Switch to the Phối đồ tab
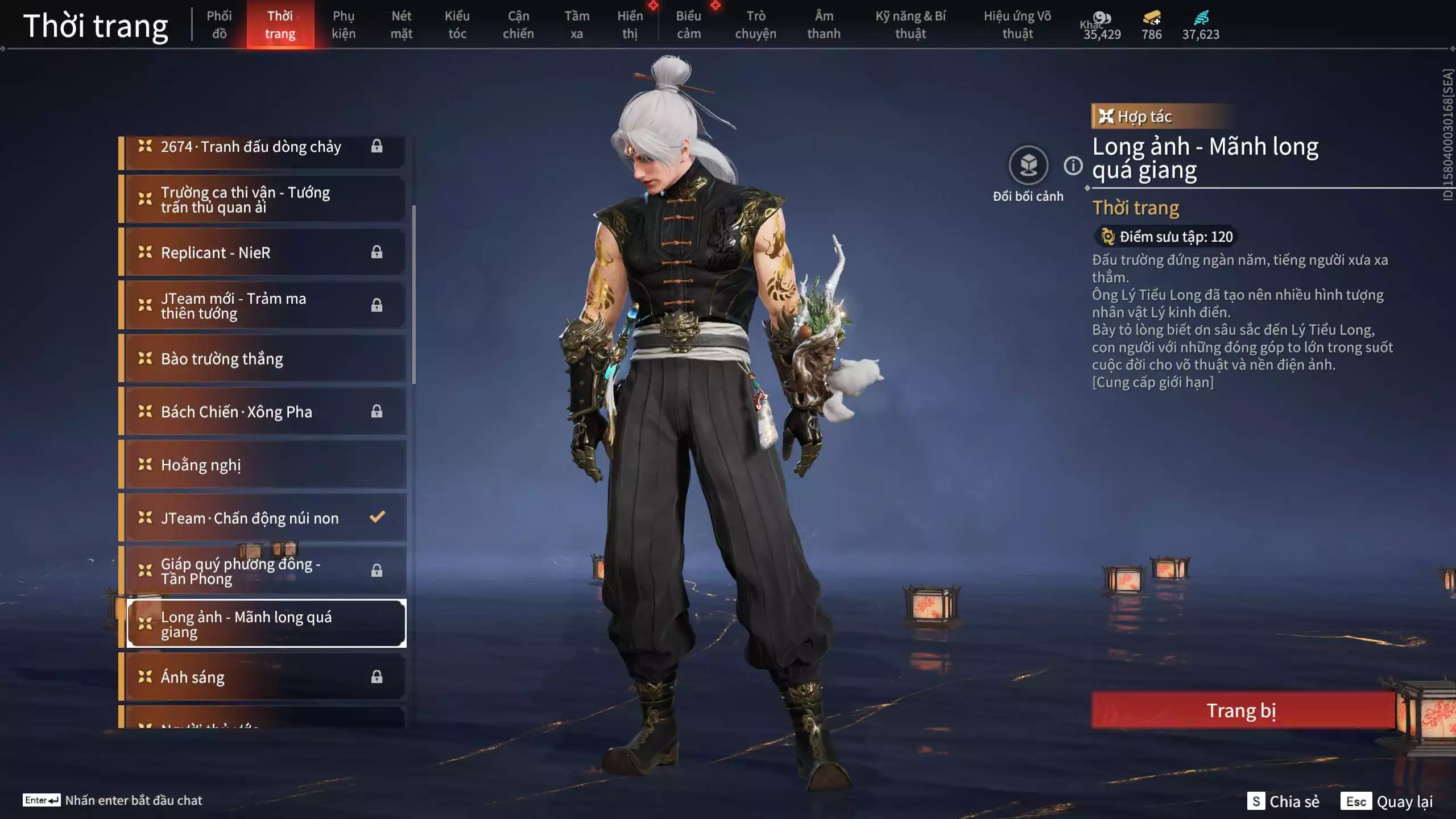 220,24
